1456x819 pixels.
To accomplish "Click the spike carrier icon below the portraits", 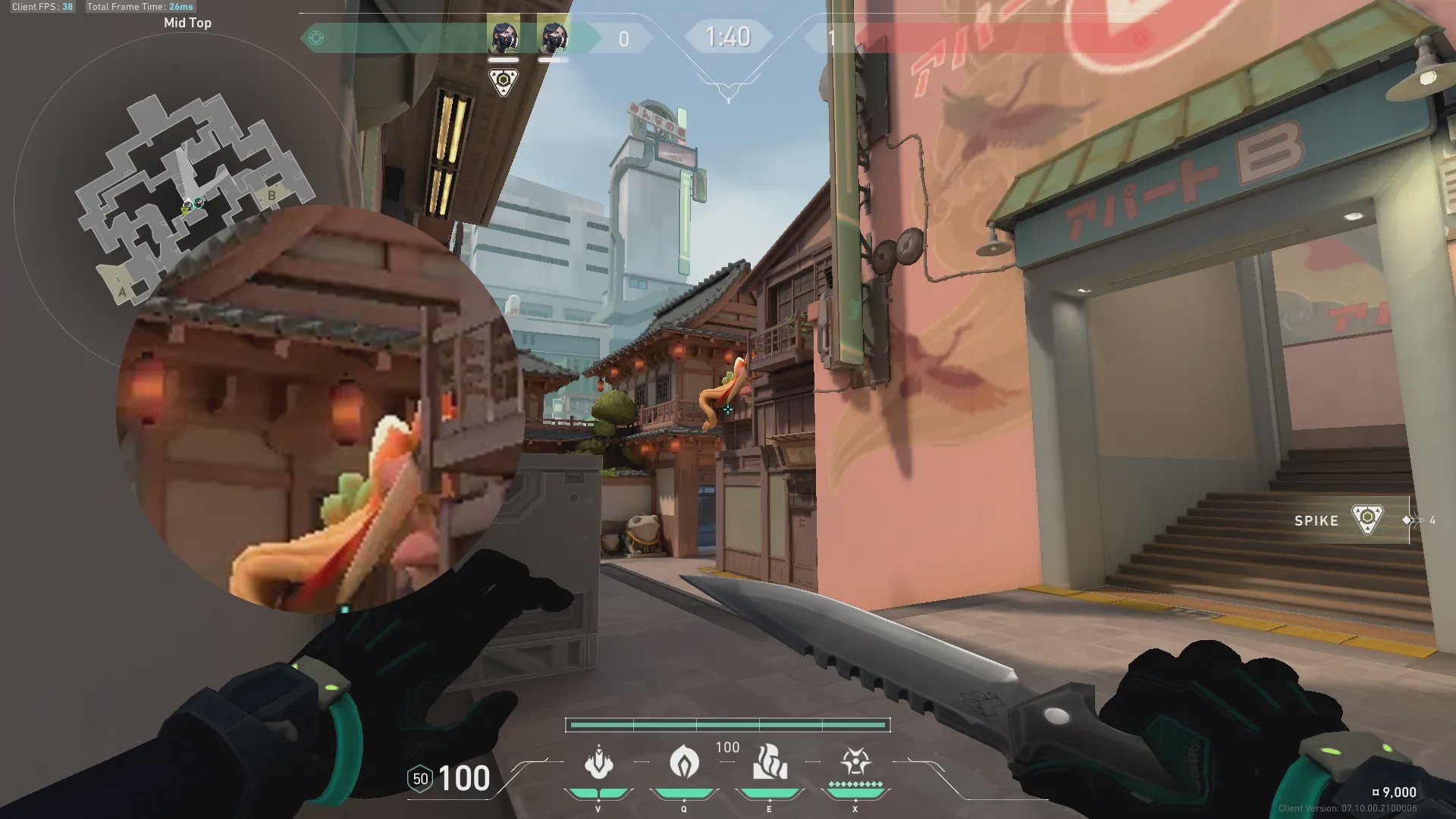I will (x=504, y=81).
